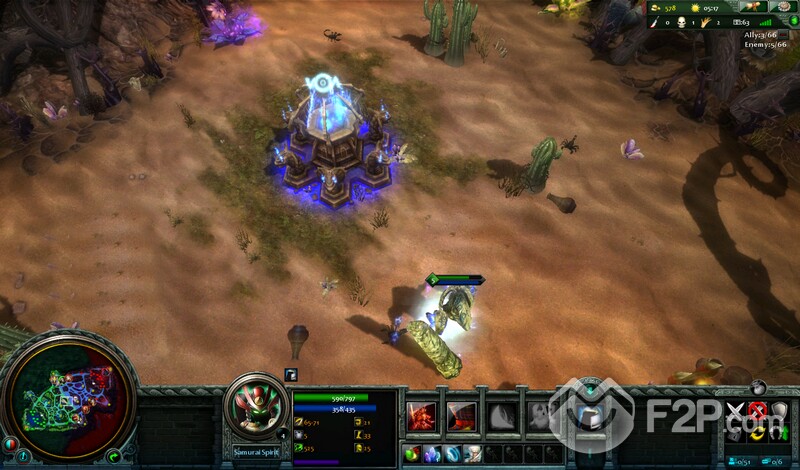Use the red and green potion item
The width and height of the screenshot is (800, 470).
pyautogui.click(x=410, y=454)
